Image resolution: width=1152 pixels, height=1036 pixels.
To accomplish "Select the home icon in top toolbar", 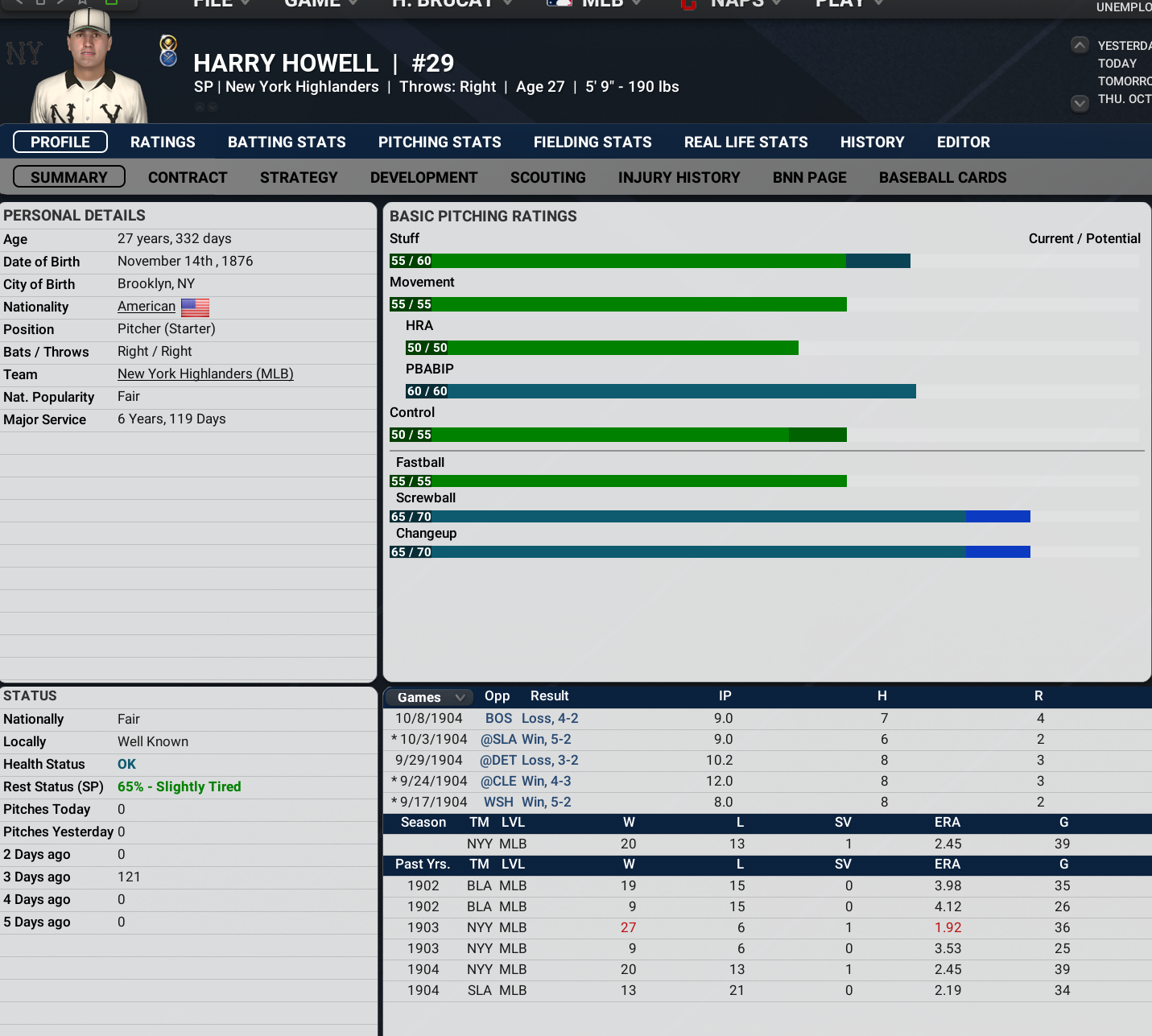I will (x=40, y=3).
